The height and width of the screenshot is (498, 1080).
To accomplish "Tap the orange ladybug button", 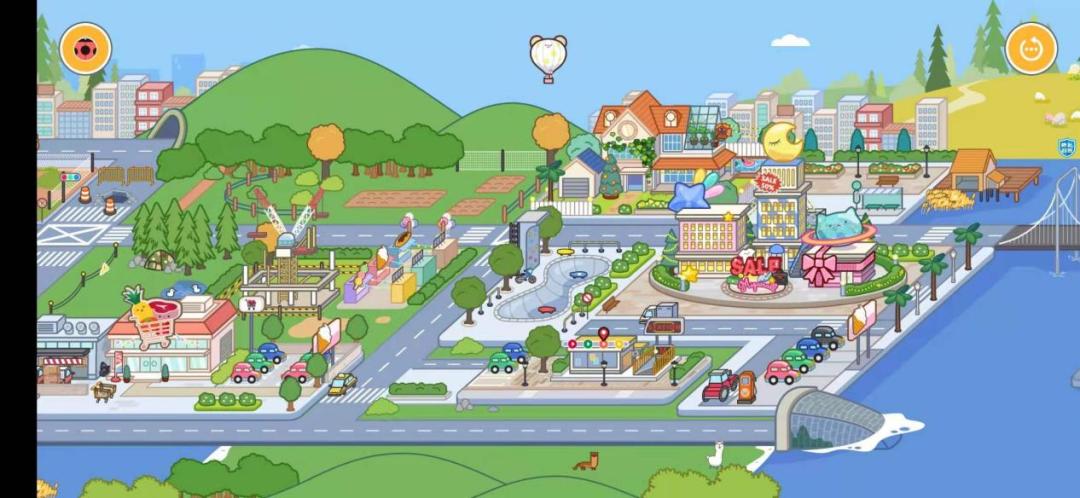I will click(85, 48).
